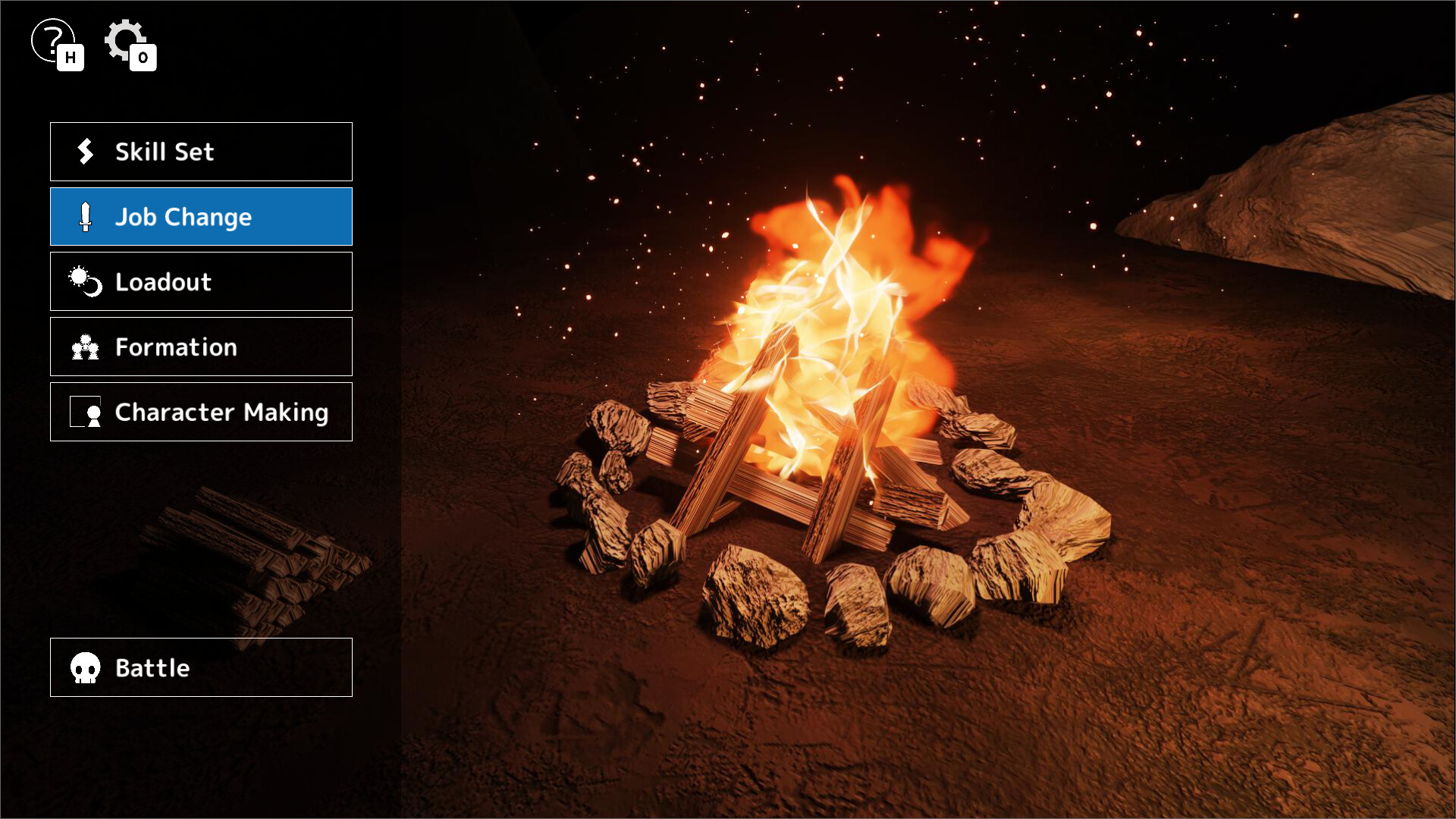
Task: Open the Character Making screen
Action: pyautogui.click(x=200, y=412)
